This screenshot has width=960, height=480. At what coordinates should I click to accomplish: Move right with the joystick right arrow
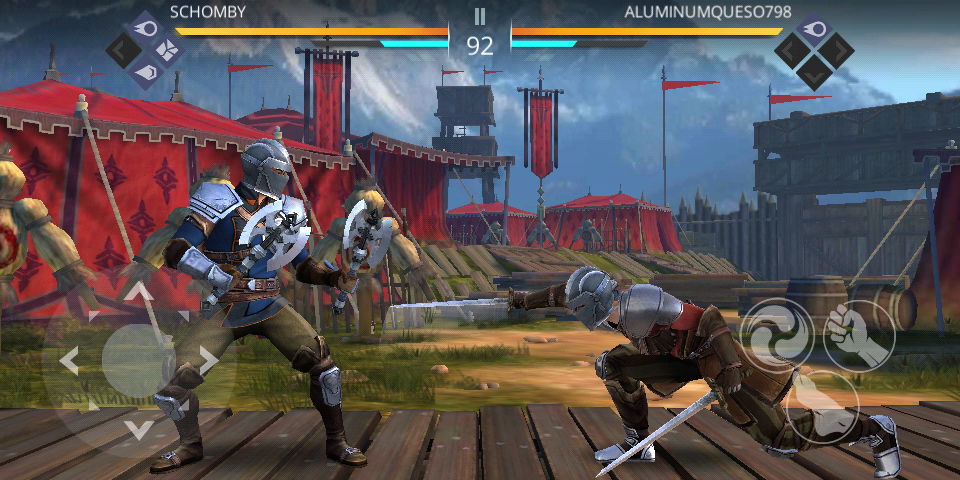tap(207, 361)
